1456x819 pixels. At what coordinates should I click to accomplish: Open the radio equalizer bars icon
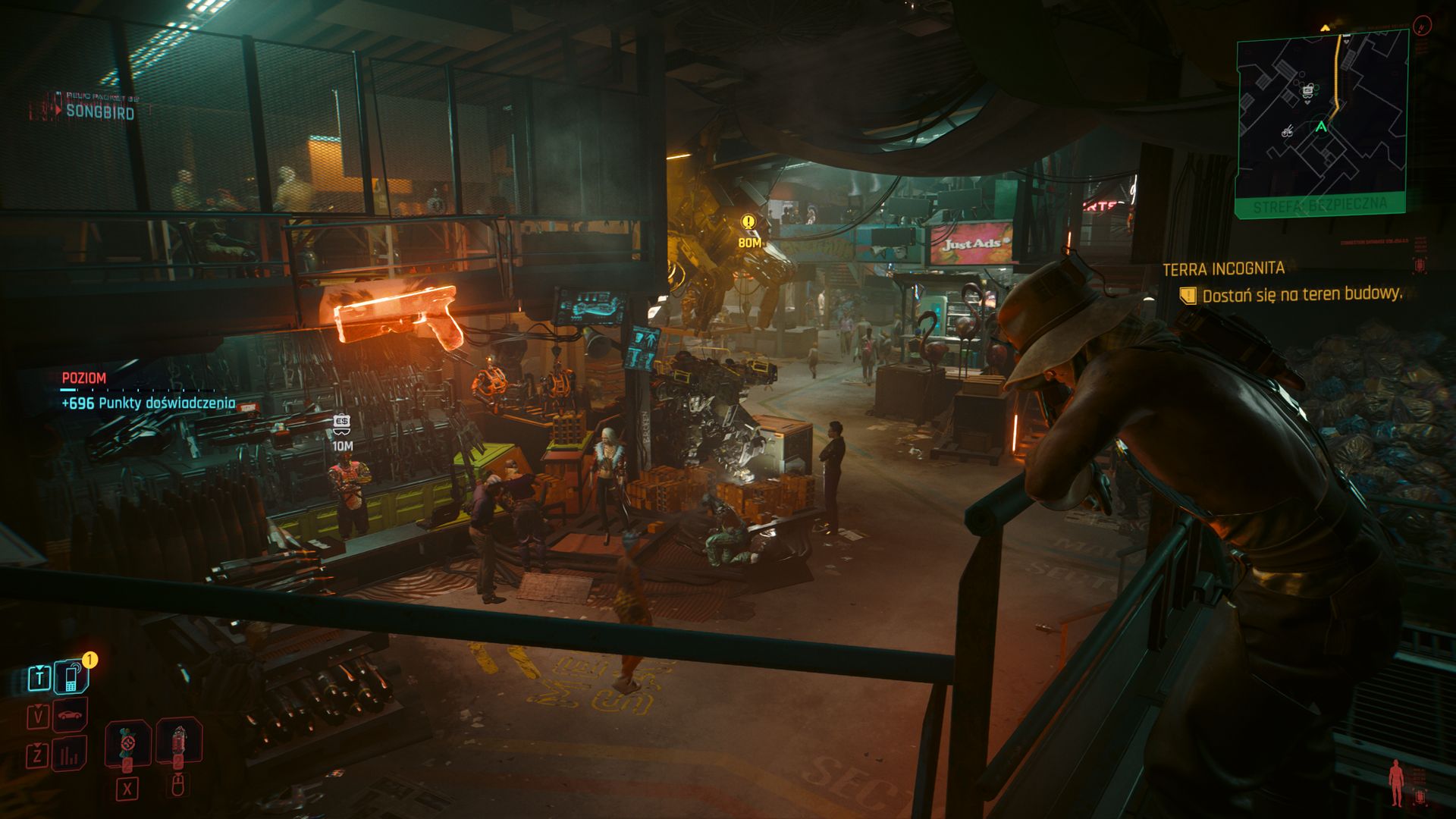(x=70, y=754)
